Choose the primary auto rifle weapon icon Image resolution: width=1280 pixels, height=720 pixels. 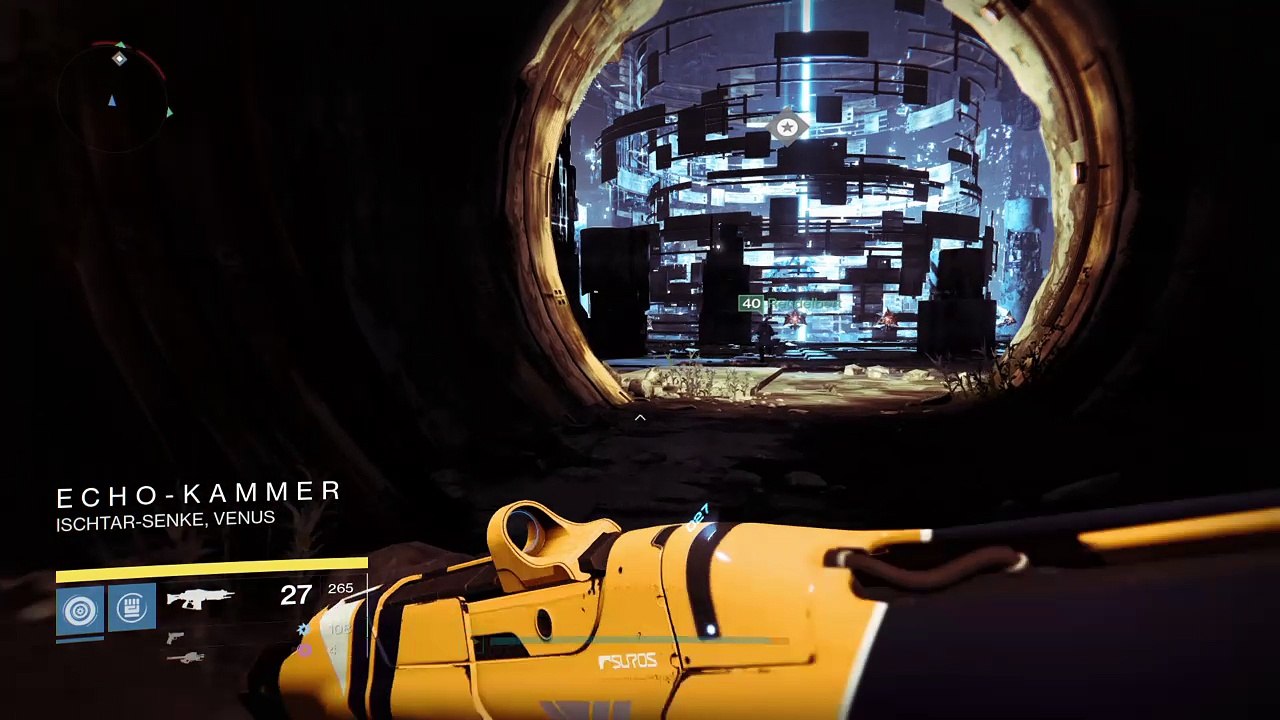[x=200, y=598]
